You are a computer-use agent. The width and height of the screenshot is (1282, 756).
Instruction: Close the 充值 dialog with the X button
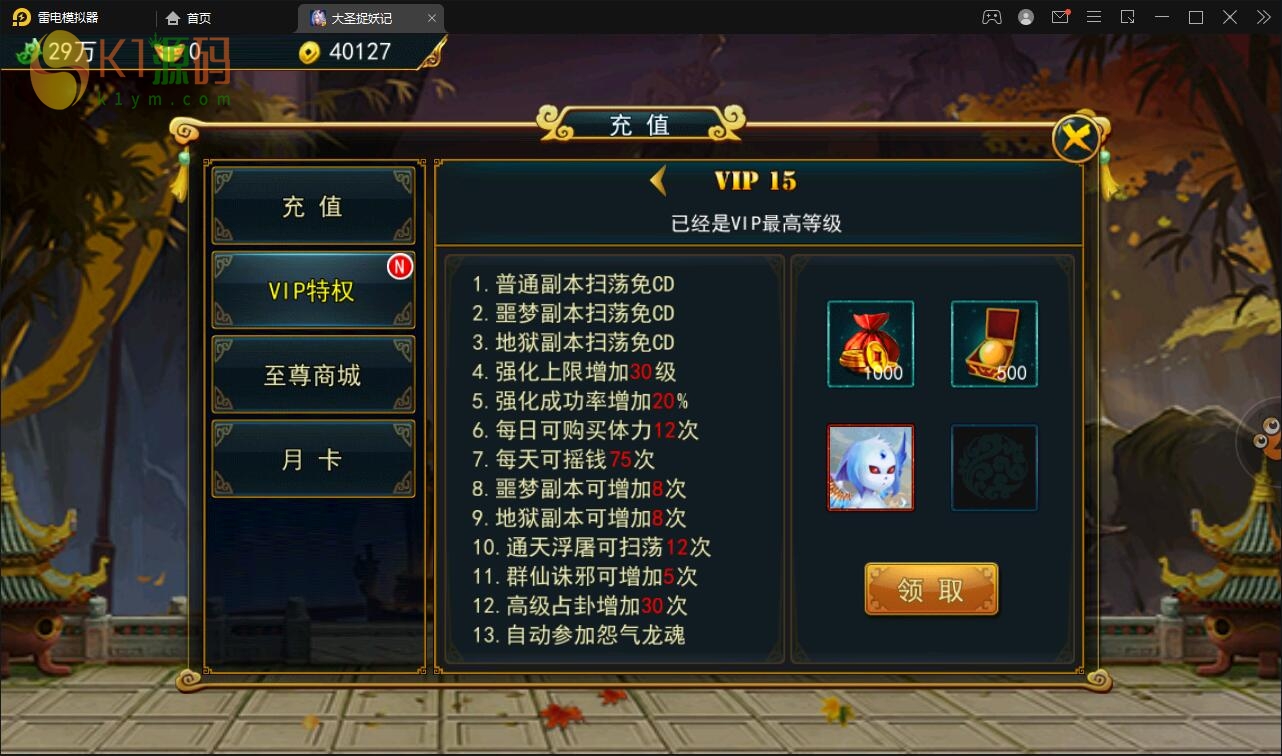click(1076, 138)
